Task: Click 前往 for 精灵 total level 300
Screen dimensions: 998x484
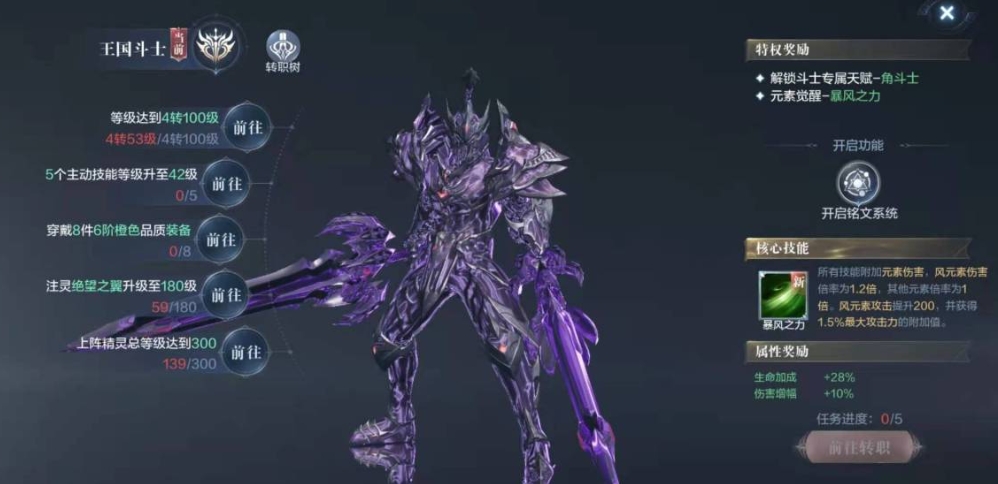Action: (x=245, y=352)
